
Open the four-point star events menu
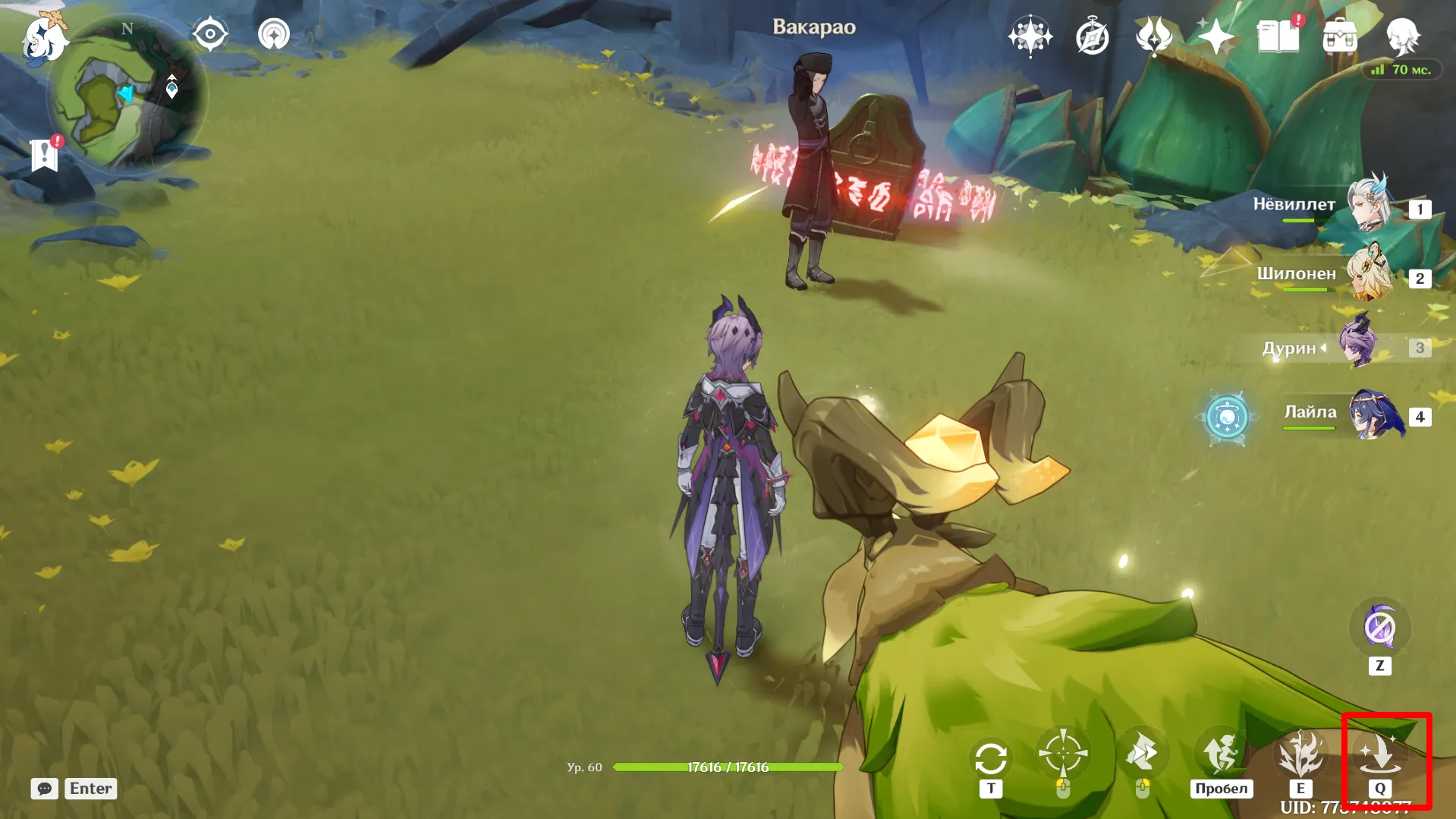[1215, 36]
